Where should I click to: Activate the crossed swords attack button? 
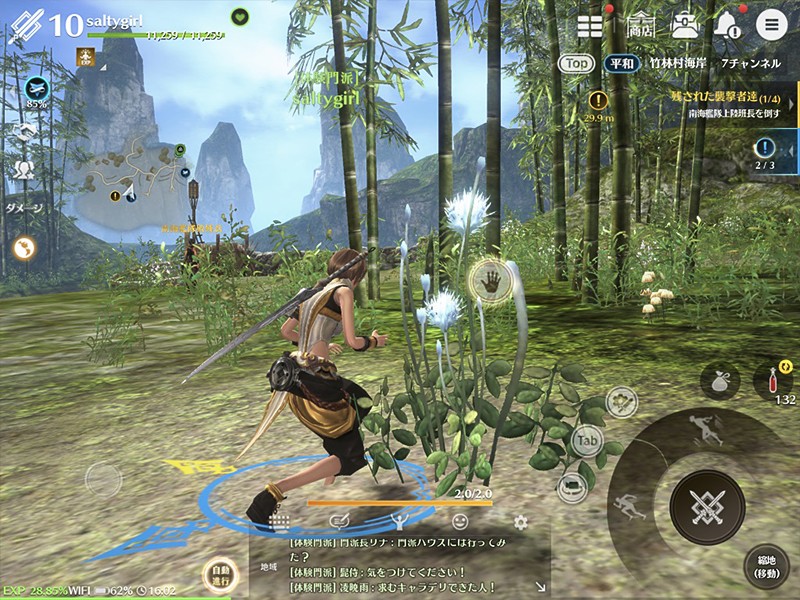point(707,507)
